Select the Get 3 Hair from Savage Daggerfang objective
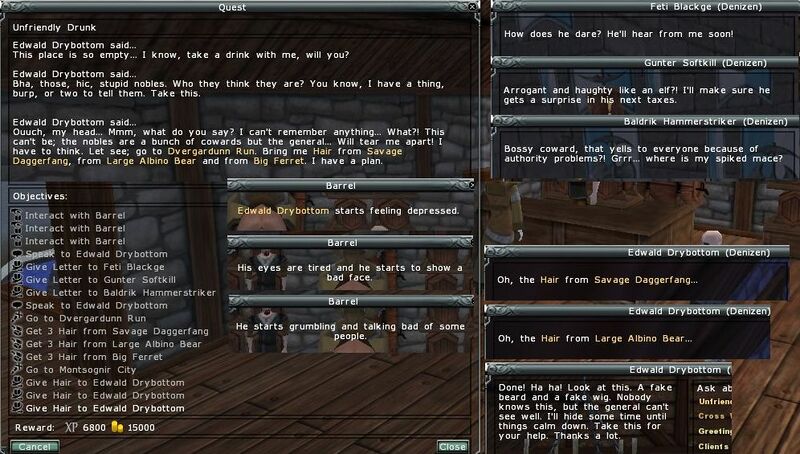 pos(99,331)
